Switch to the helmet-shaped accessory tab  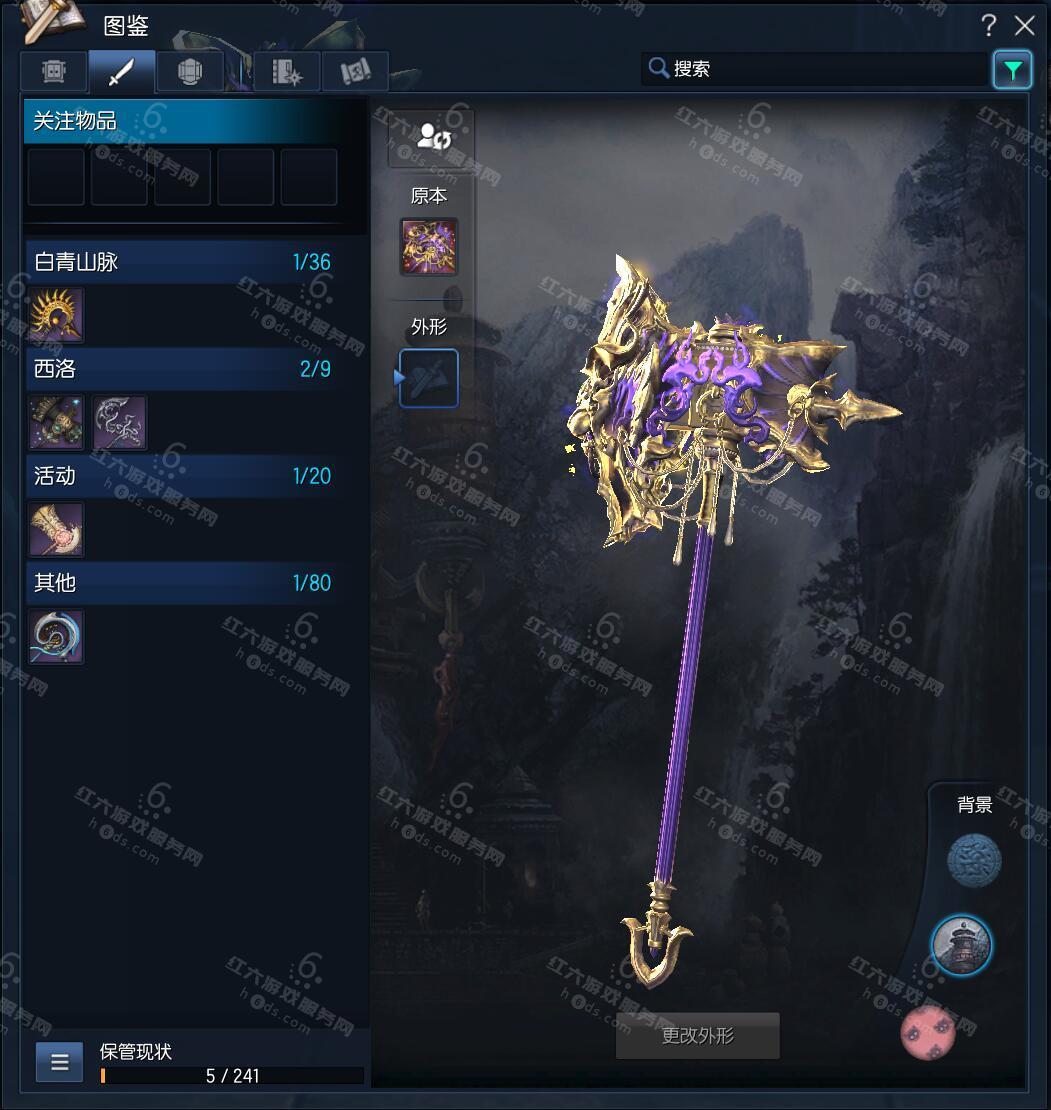[189, 72]
